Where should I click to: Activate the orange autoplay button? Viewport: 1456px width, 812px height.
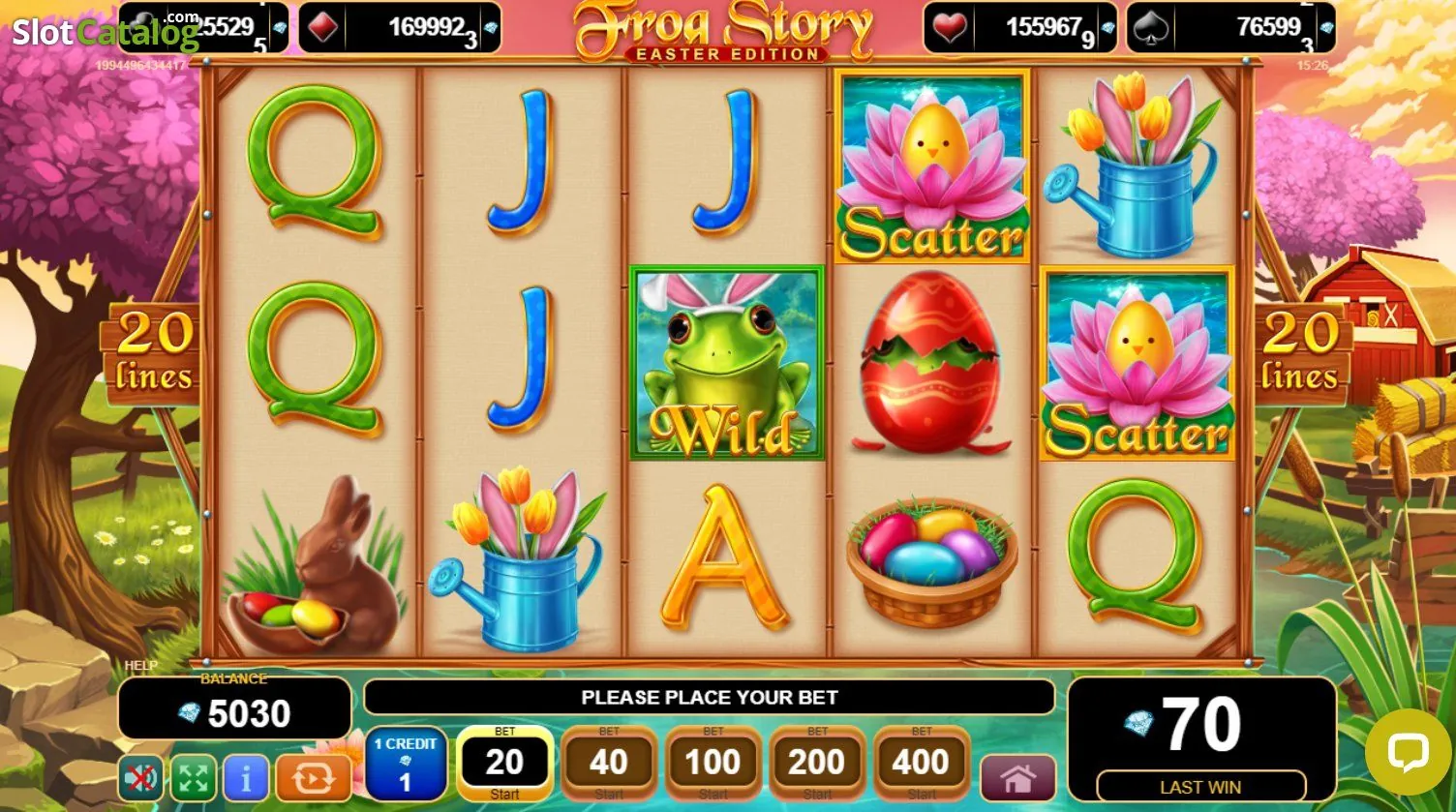pyautogui.click(x=313, y=778)
